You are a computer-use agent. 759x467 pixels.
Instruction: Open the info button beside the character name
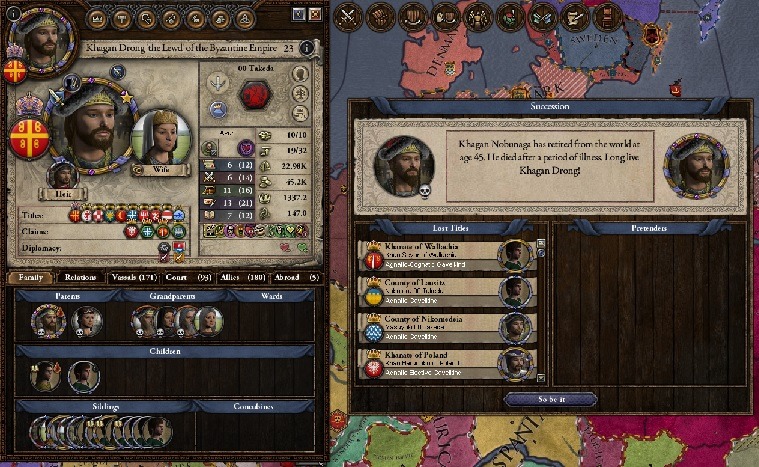pyautogui.click(x=304, y=47)
